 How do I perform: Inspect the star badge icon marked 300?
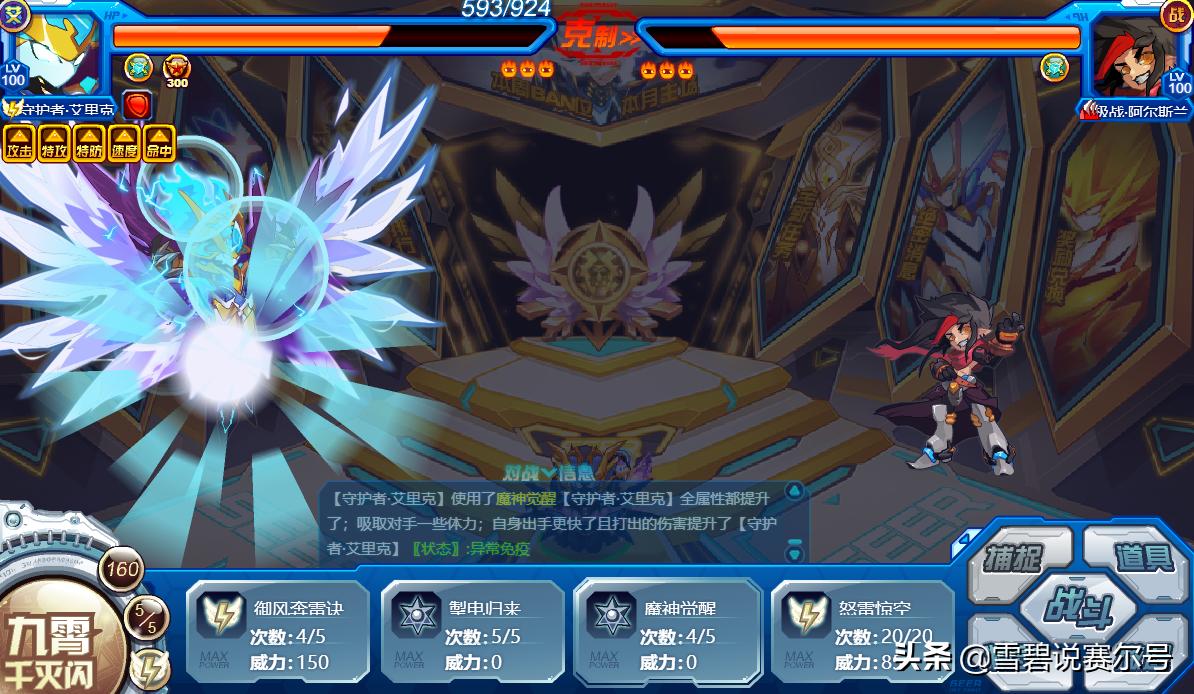point(176,67)
